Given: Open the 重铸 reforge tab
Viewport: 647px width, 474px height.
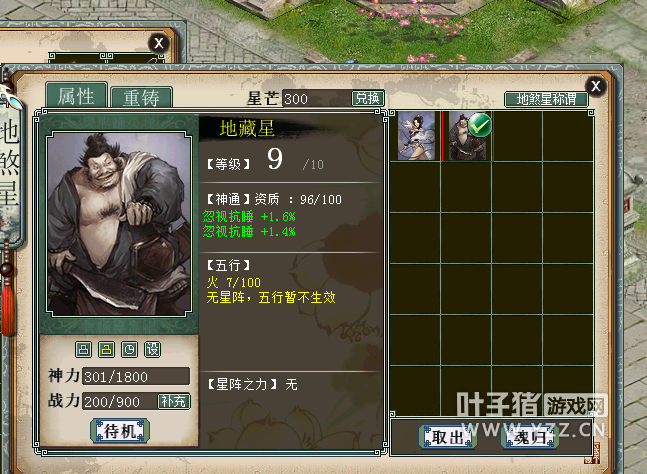Looking at the screenshot, I should [x=141, y=98].
